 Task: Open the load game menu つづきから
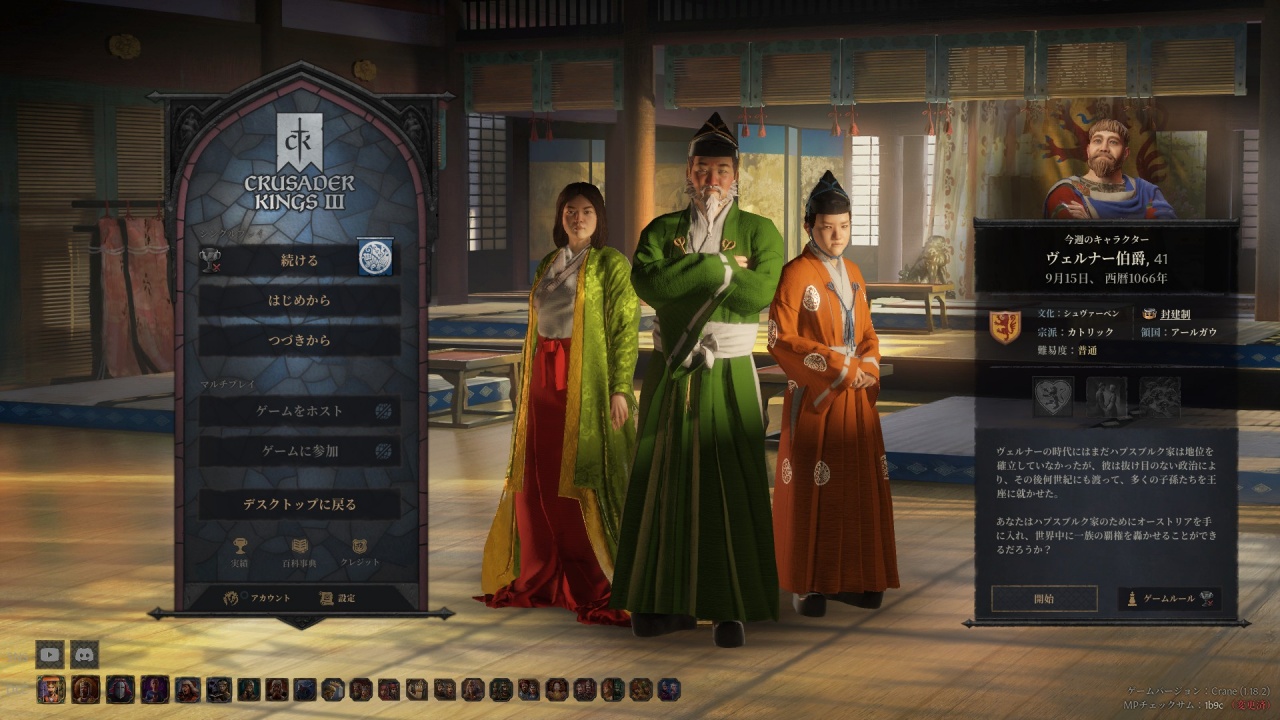pos(299,341)
